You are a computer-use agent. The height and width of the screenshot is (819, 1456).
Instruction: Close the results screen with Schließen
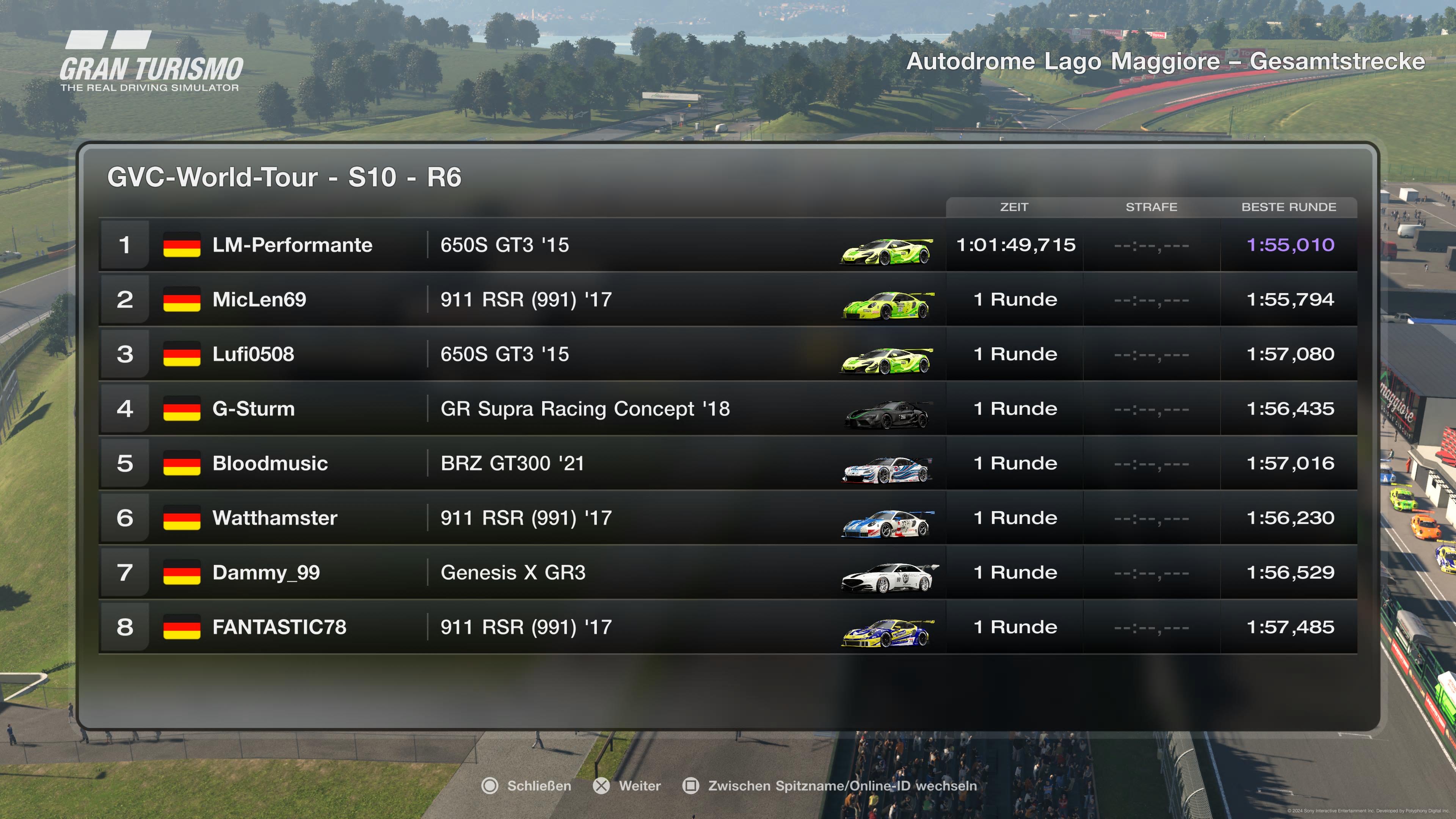click(x=527, y=786)
